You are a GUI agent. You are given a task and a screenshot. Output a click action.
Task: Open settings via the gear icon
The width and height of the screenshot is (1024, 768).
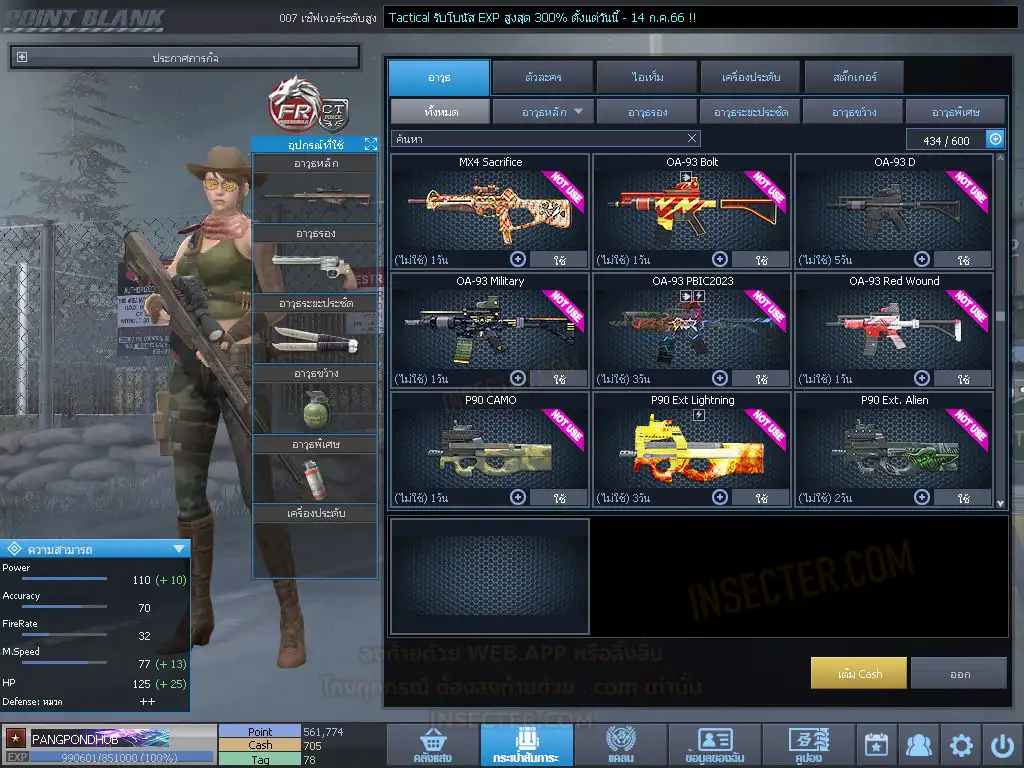point(961,745)
